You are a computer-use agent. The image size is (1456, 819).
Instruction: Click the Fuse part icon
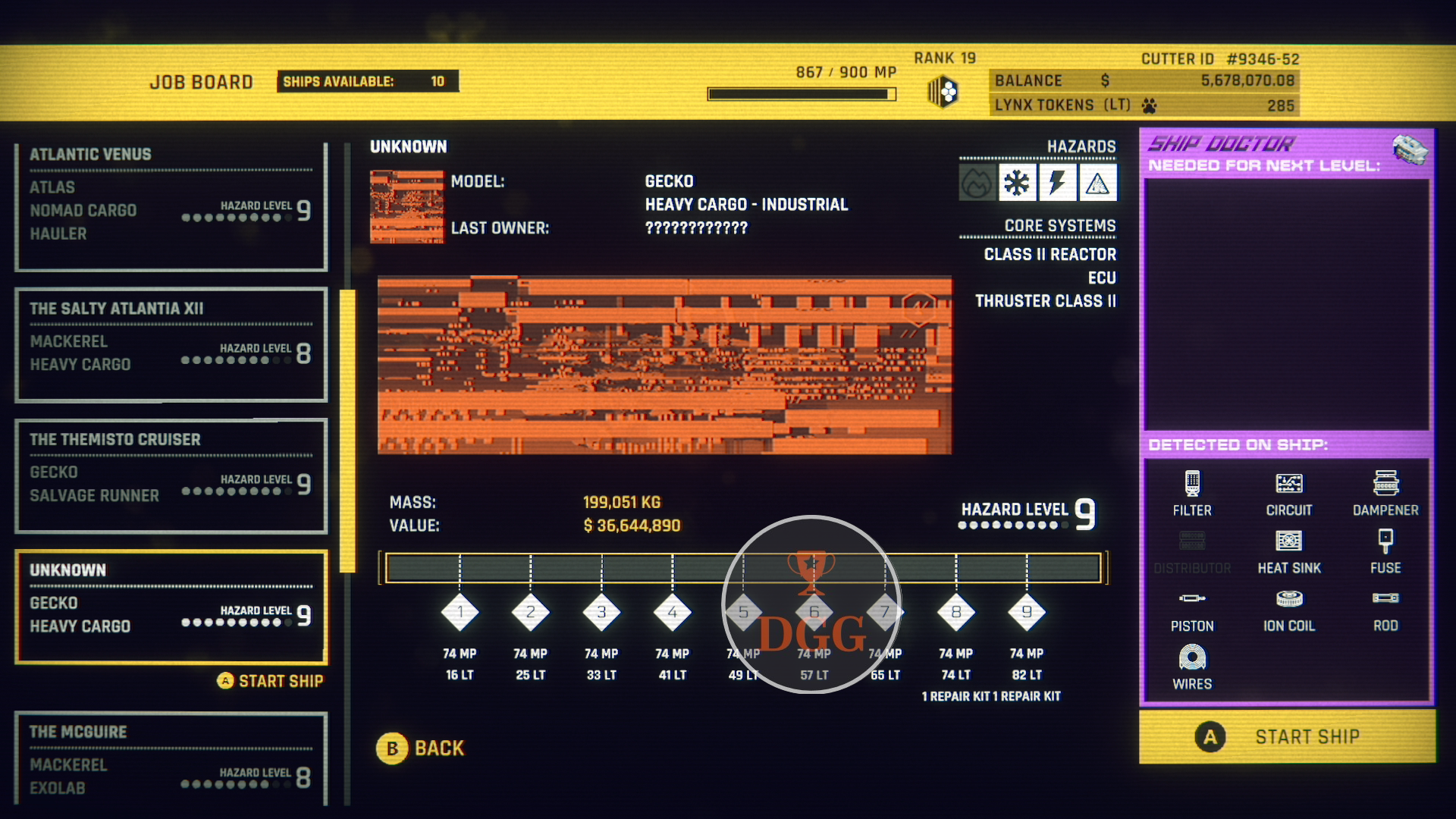pos(1385,541)
